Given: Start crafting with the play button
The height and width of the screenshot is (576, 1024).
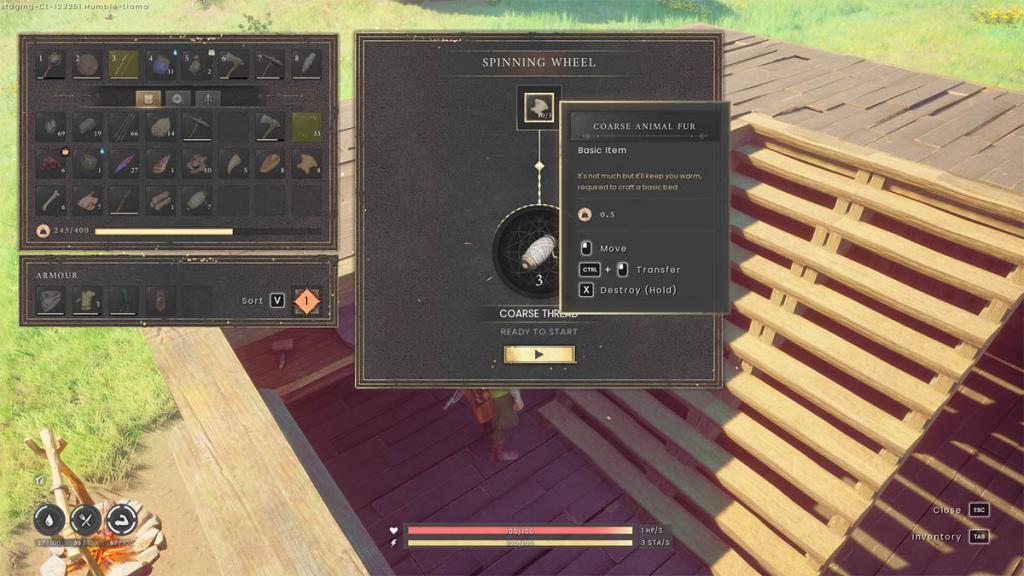Looking at the screenshot, I should pos(539,354).
